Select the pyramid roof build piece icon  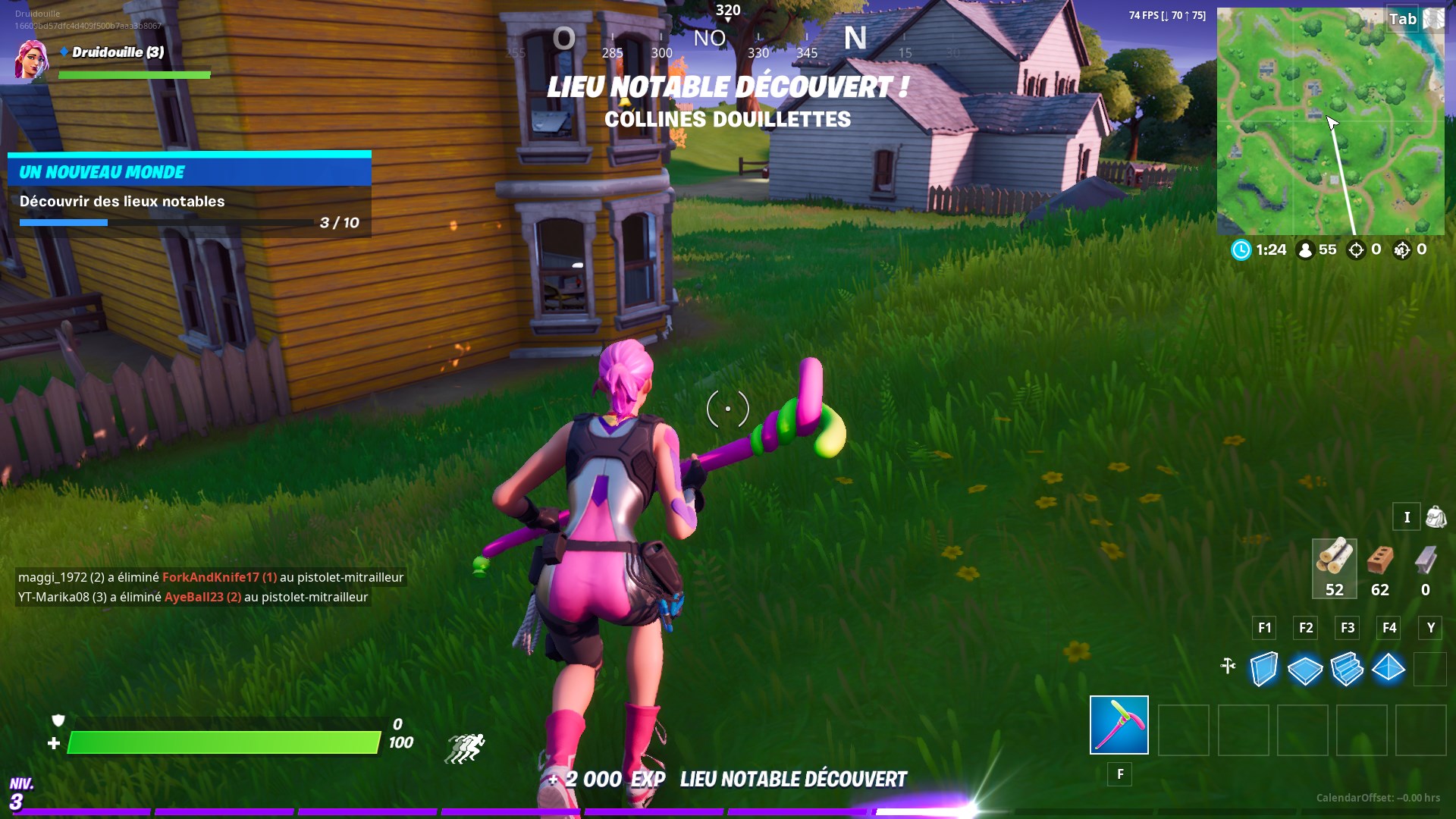(1390, 667)
